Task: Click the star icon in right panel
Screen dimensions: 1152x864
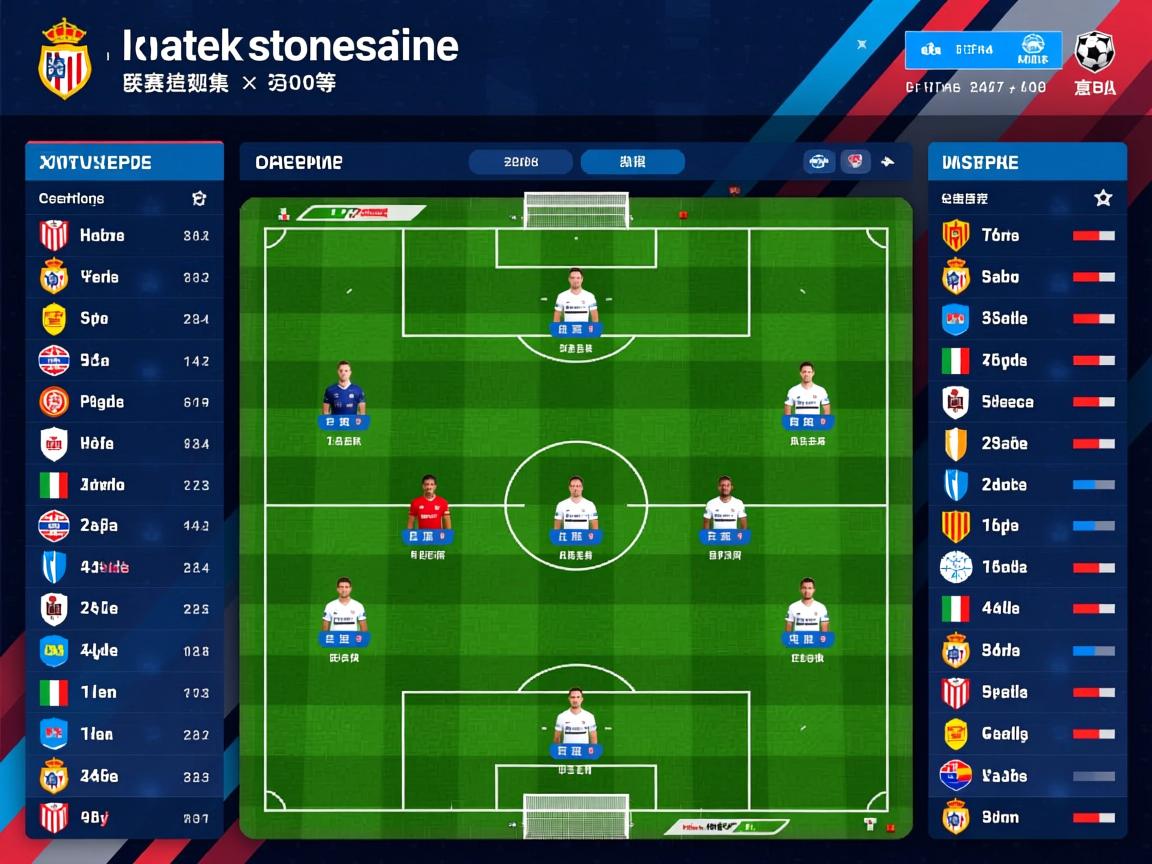Action: [1103, 198]
